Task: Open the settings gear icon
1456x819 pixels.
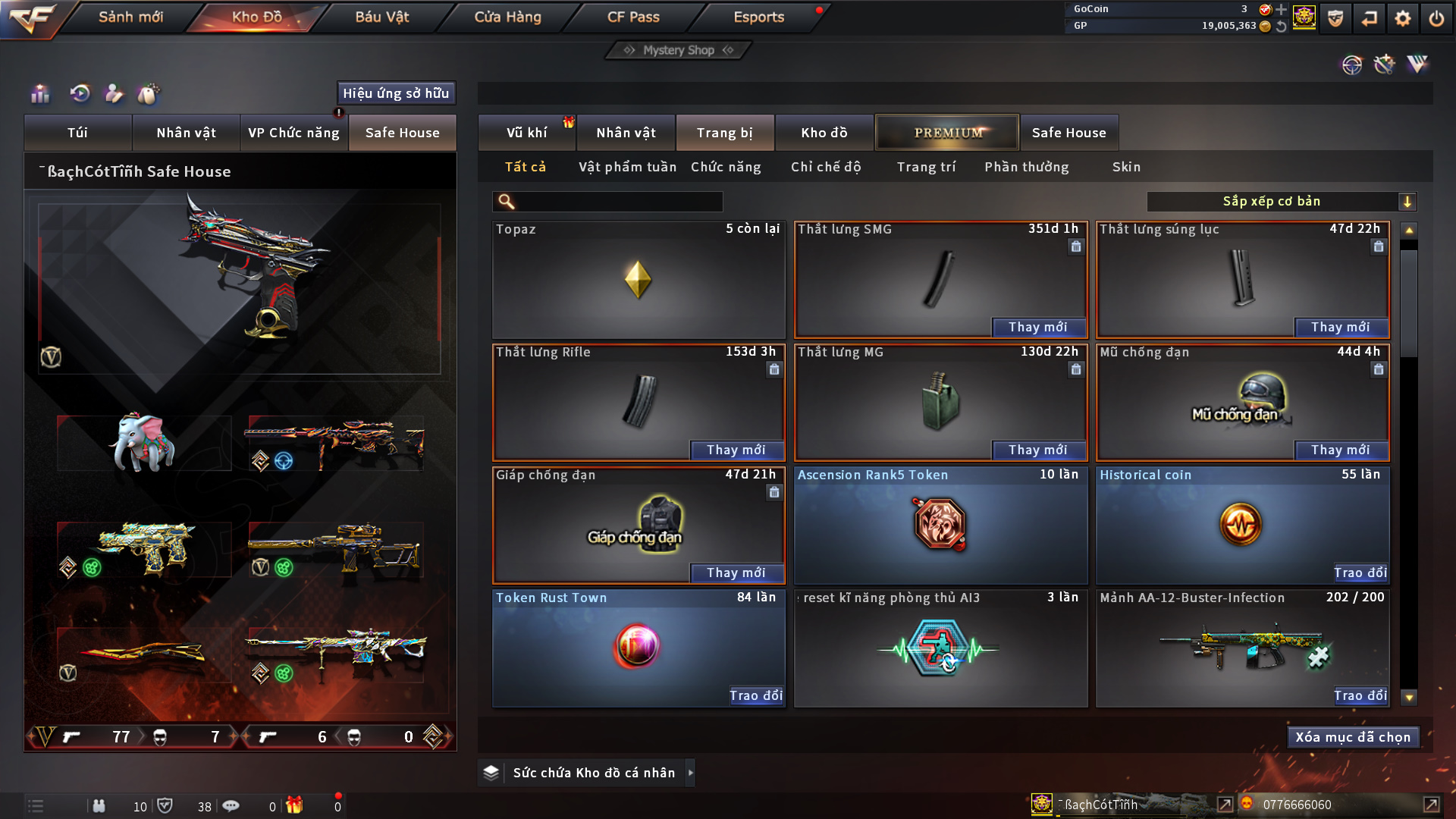Action: point(1403,18)
